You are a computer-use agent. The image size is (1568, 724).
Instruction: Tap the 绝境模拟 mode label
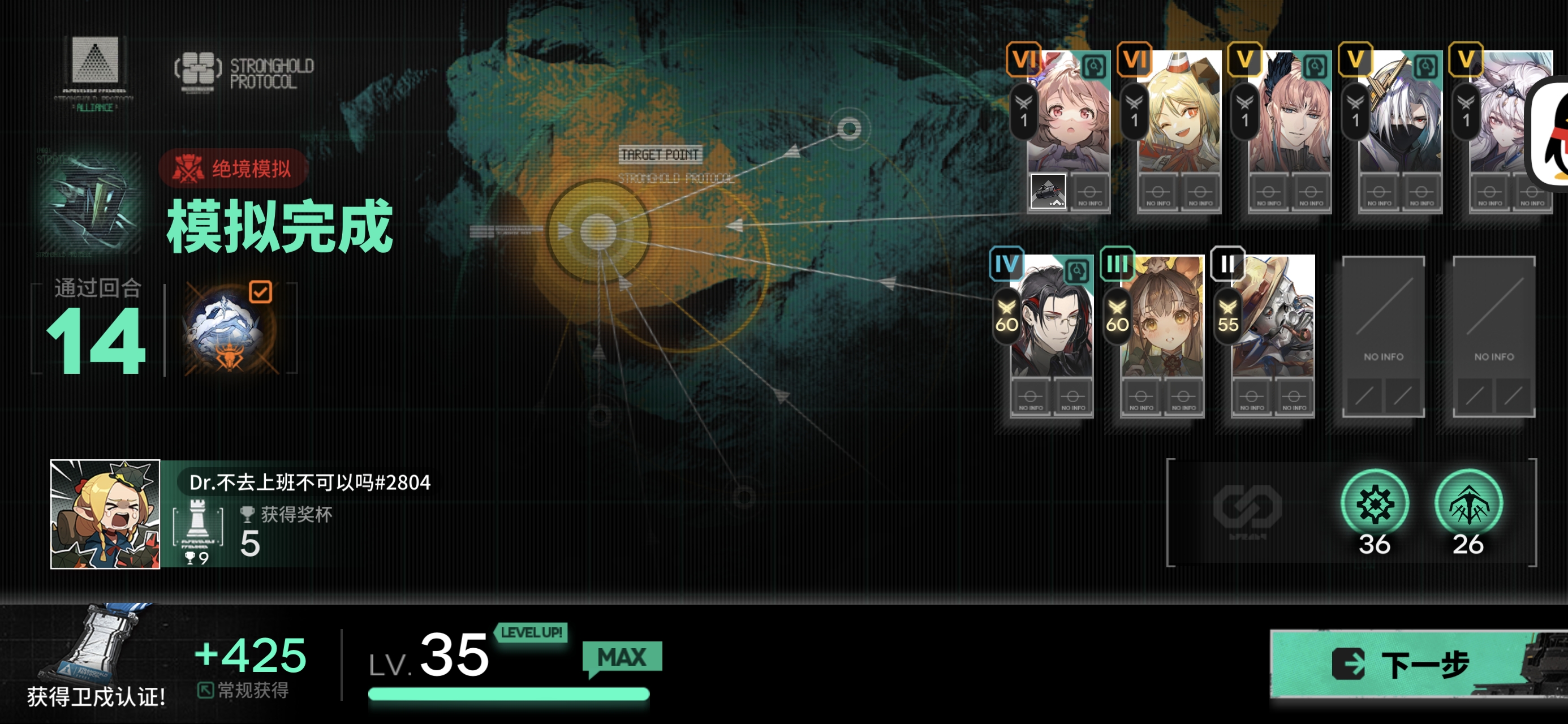(234, 169)
